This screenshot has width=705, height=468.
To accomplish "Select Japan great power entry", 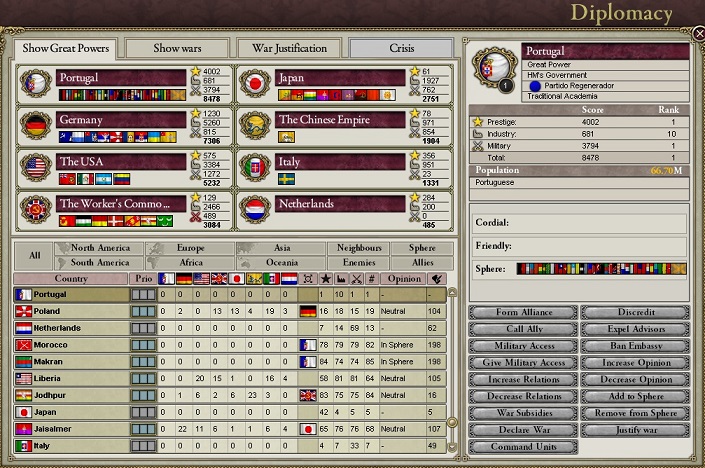I will (340, 77).
